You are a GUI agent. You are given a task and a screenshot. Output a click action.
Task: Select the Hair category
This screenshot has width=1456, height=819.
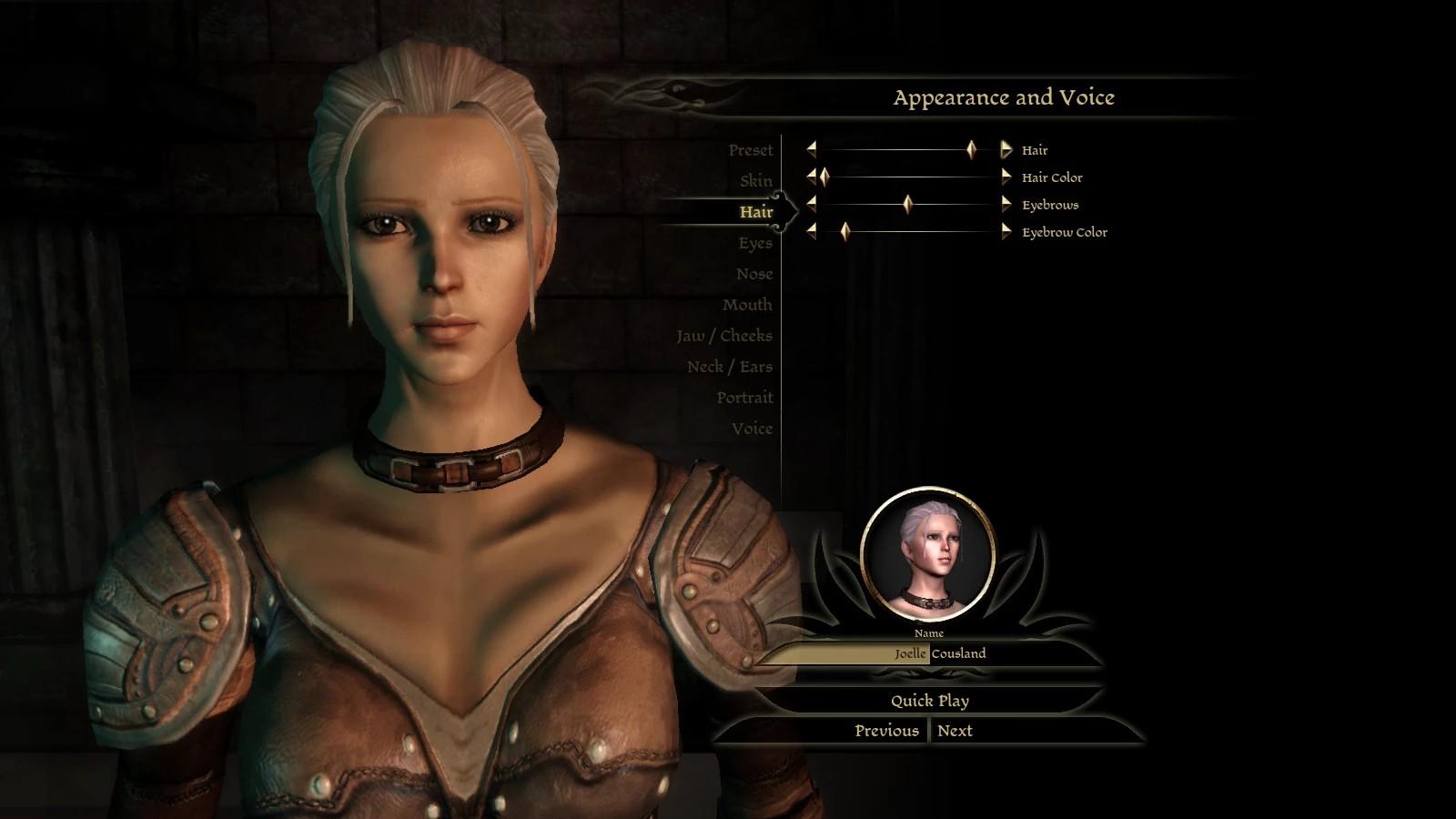click(x=755, y=212)
